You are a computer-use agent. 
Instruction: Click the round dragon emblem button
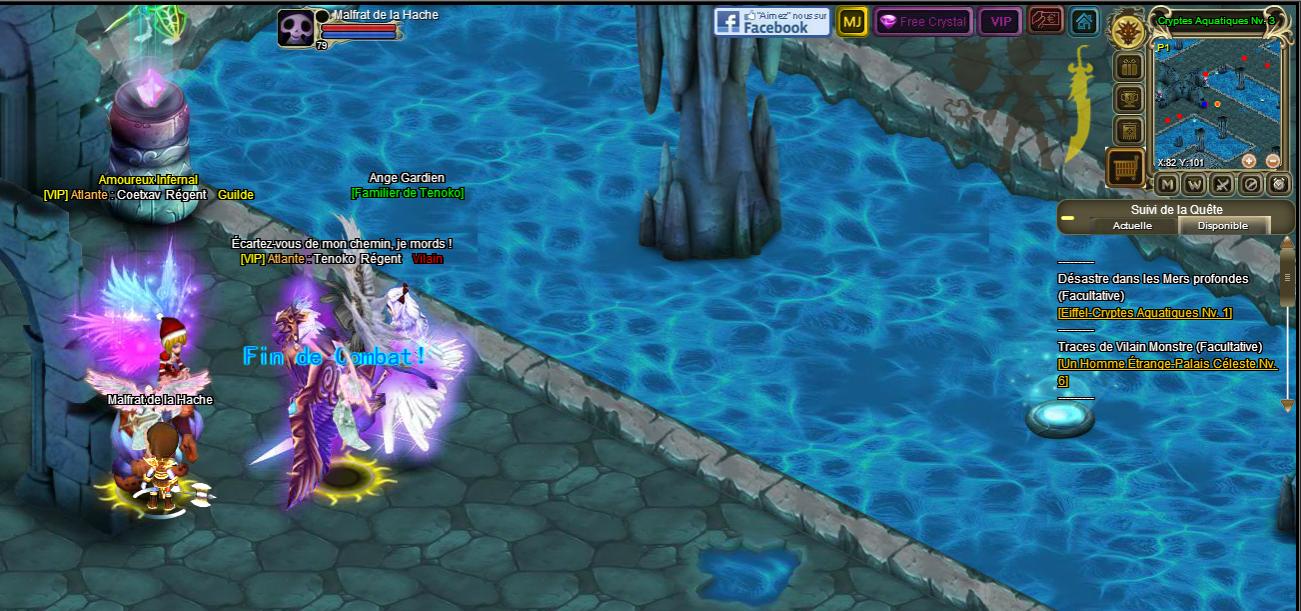pos(1129,29)
